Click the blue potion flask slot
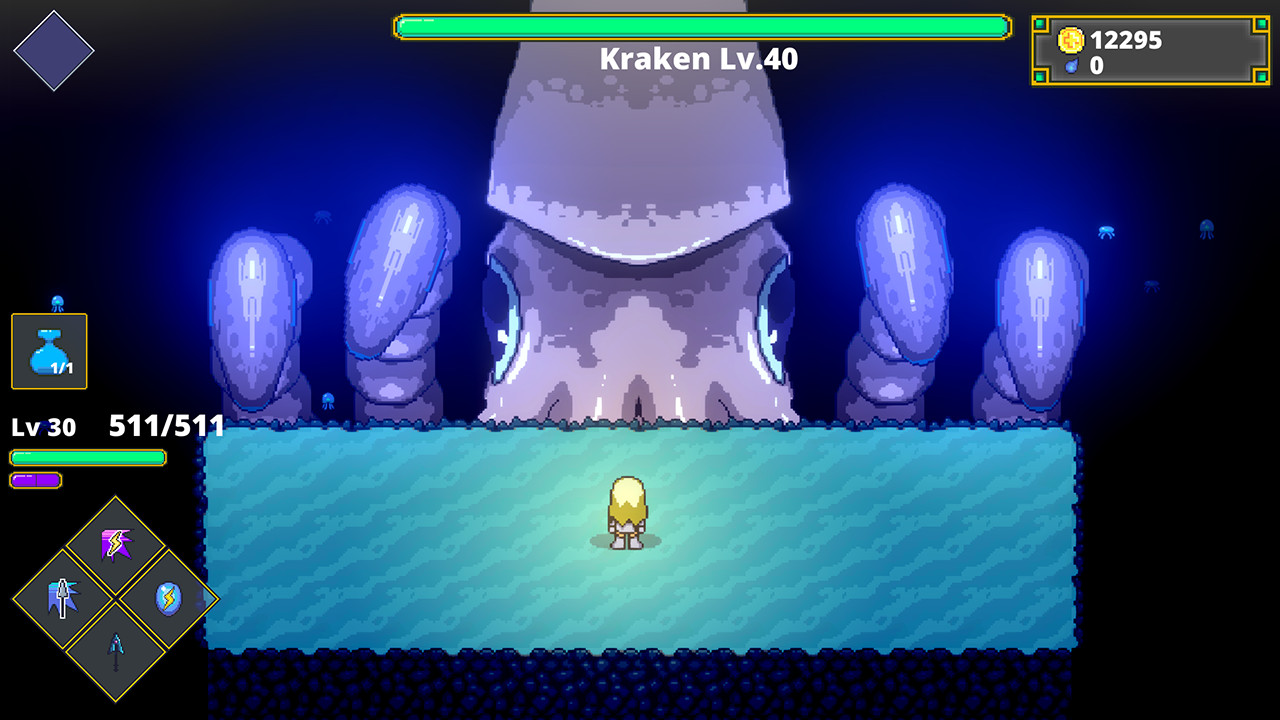 pos(47,351)
